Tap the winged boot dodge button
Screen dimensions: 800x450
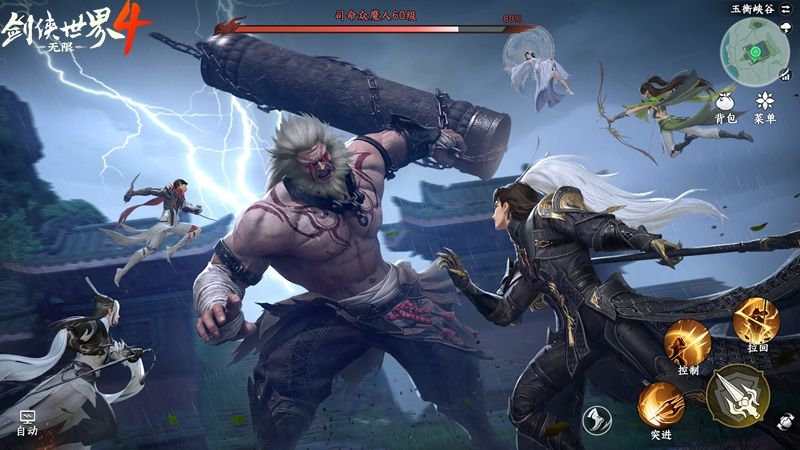599,419
